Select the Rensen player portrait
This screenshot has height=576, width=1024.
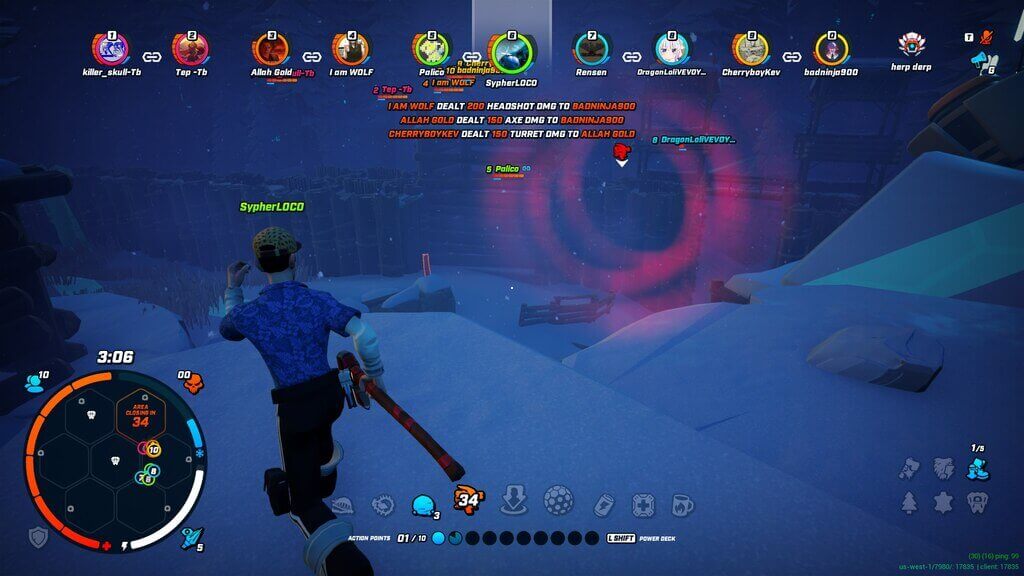point(590,48)
